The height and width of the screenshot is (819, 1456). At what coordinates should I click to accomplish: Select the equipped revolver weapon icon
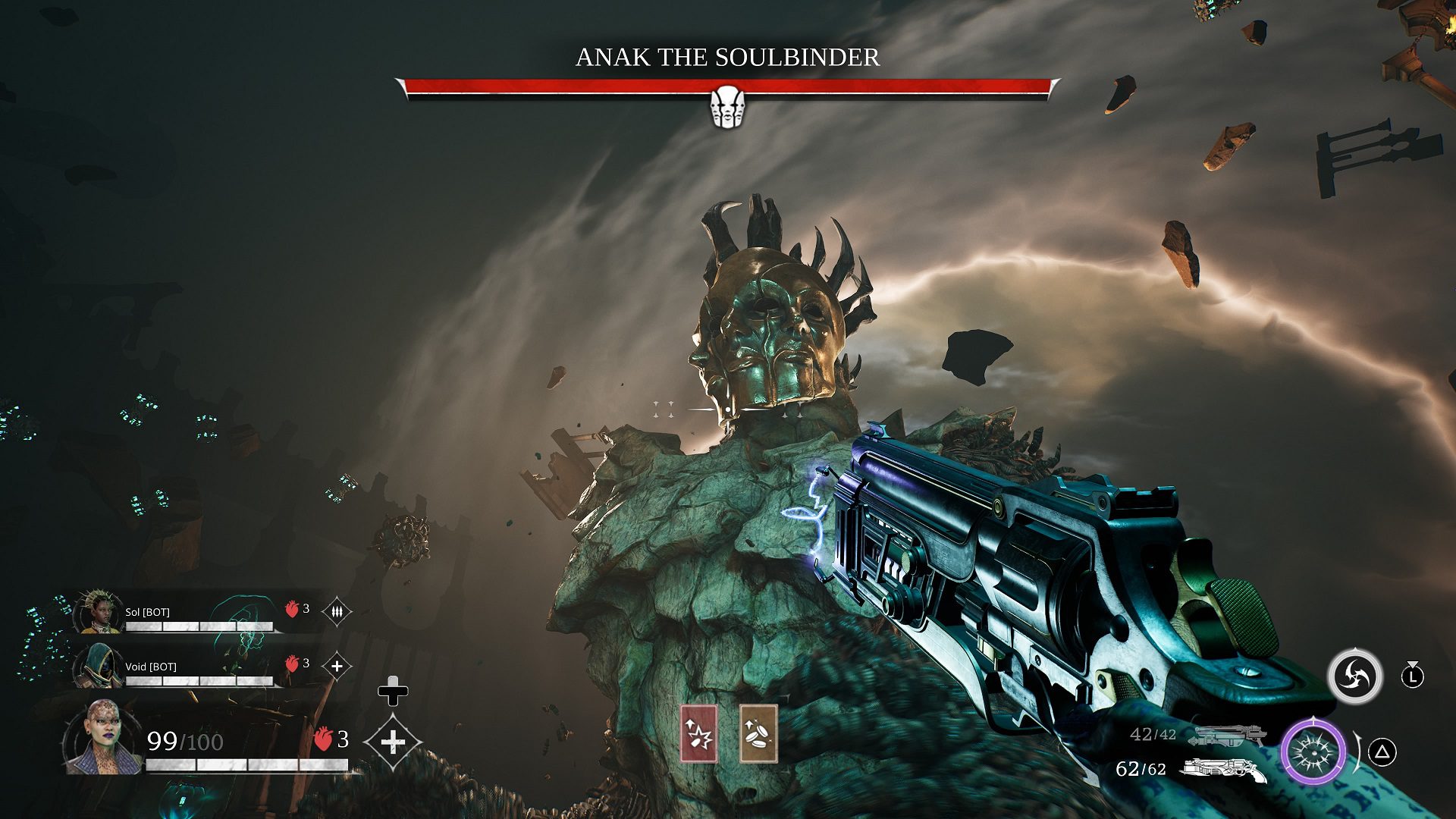pos(1223,770)
